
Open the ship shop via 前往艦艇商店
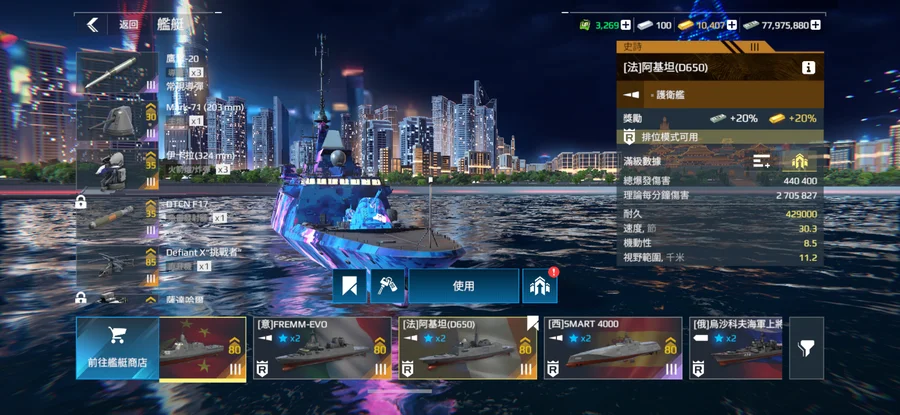(x=116, y=349)
